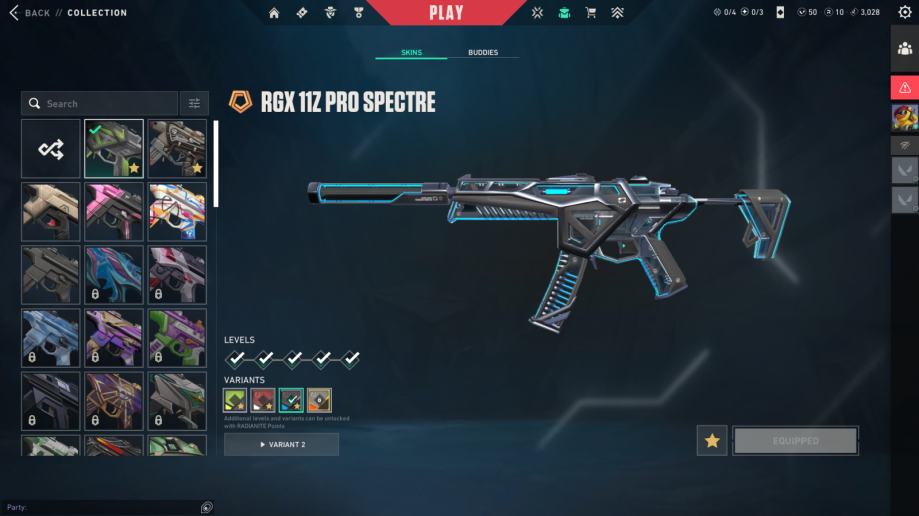Switch to the Buddies tab
This screenshot has width=919, height=516.
(482, 52)
